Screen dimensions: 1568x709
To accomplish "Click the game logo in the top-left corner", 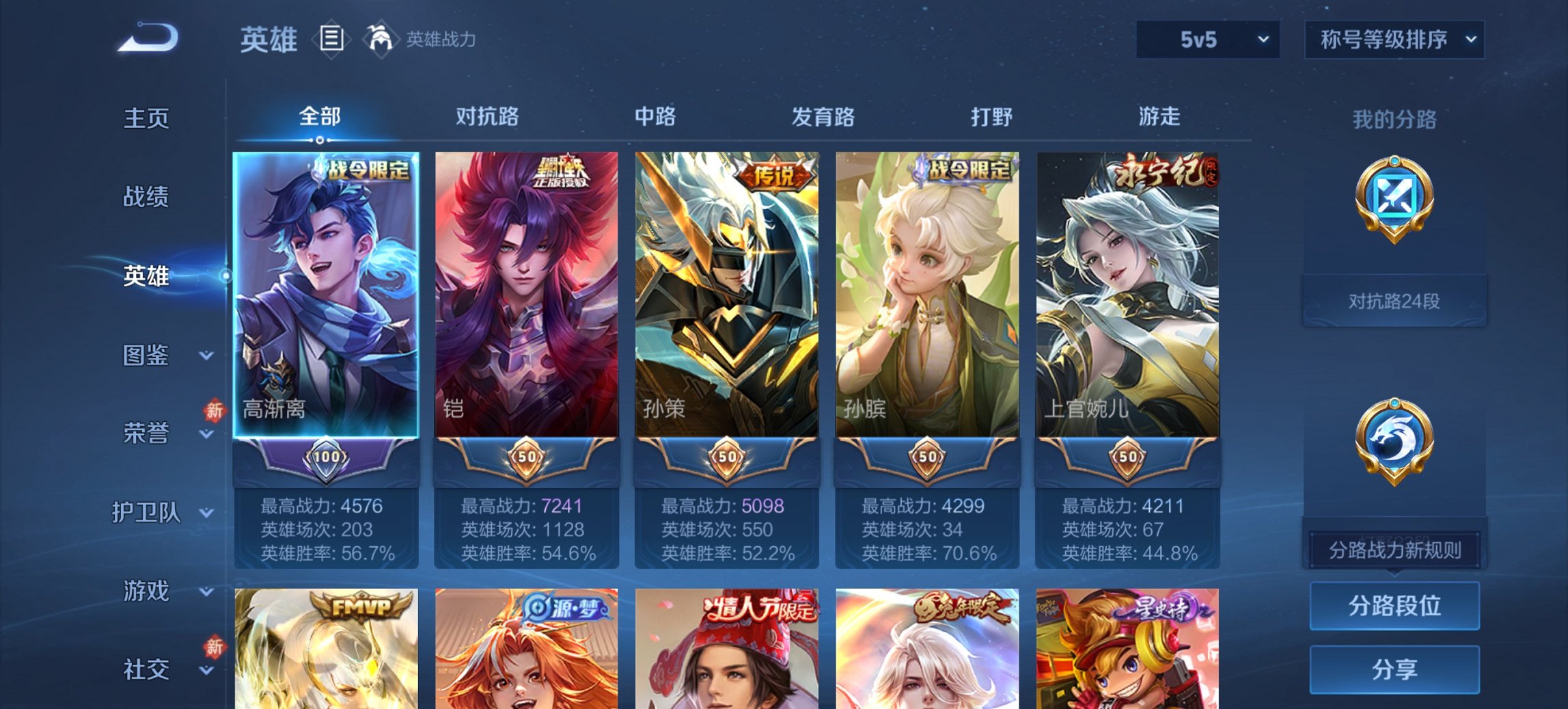I will coord(146,38).
